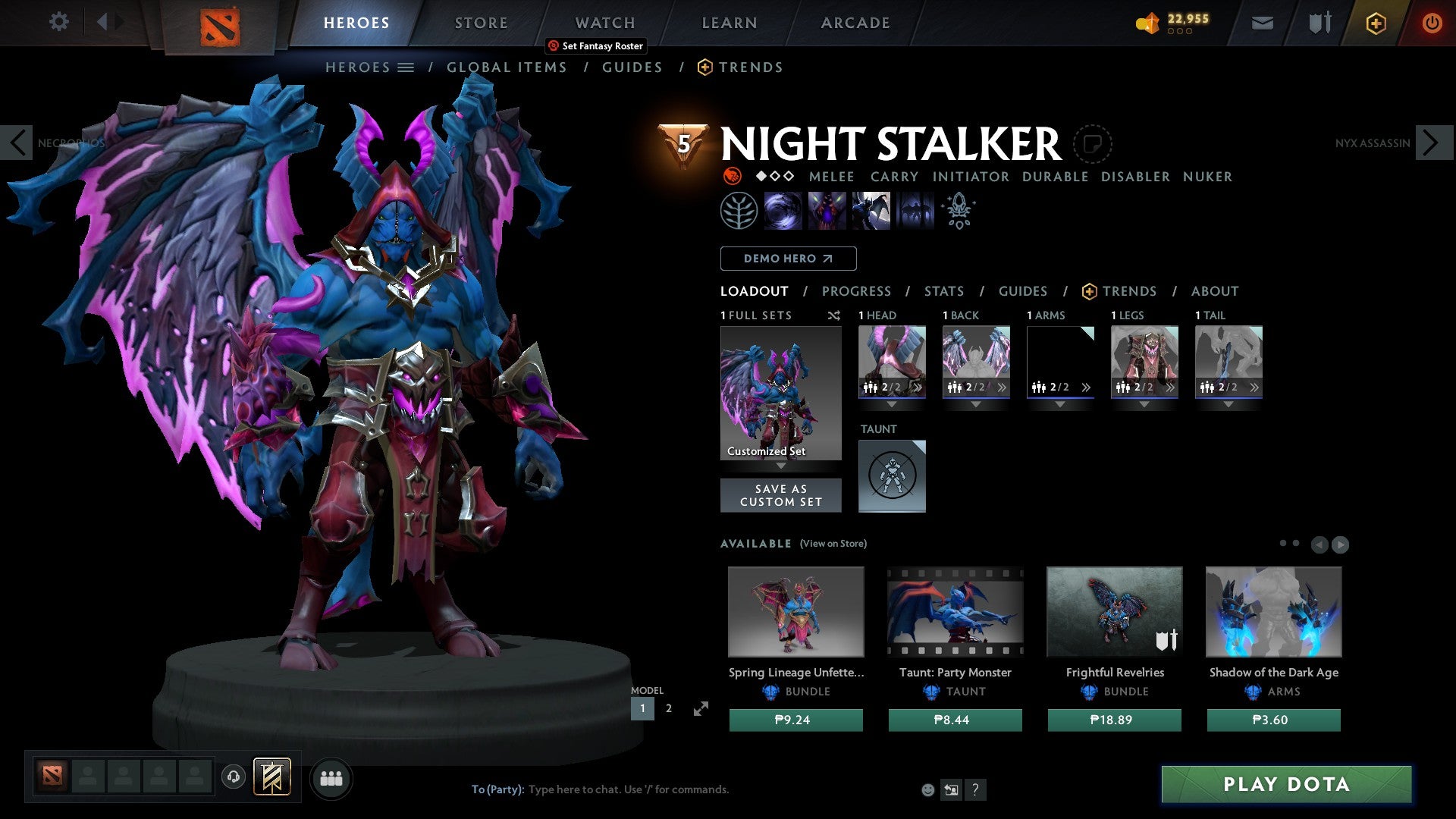Open the voice chat headset icon
Screen dimensions: 1456x819
pyautogui.click(x=234, y=777)
